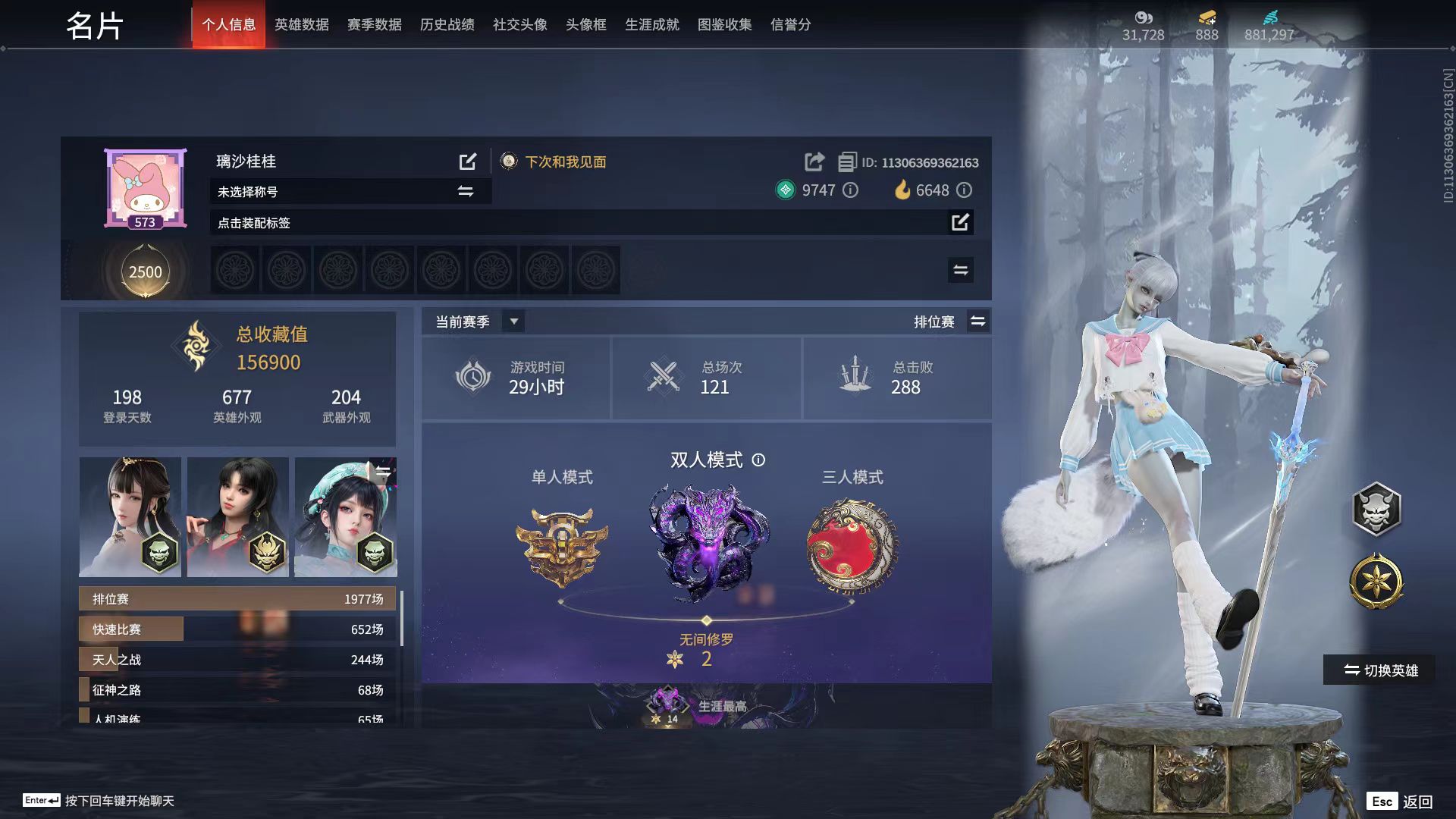Switch to the 英雄数据 tab

[x=301, y=24]
